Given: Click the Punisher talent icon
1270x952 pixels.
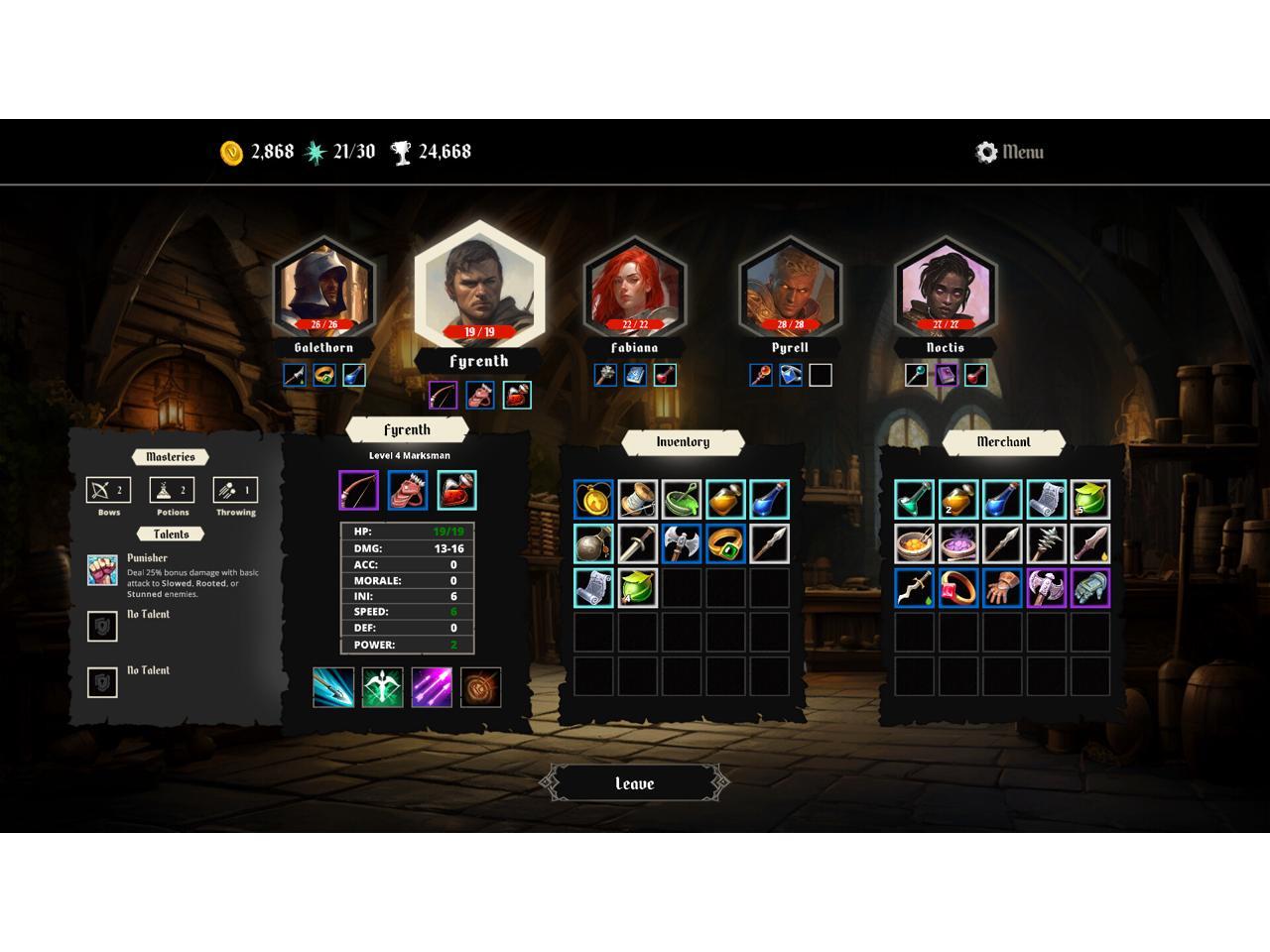Looking at the screenshot, I should 102,570.
